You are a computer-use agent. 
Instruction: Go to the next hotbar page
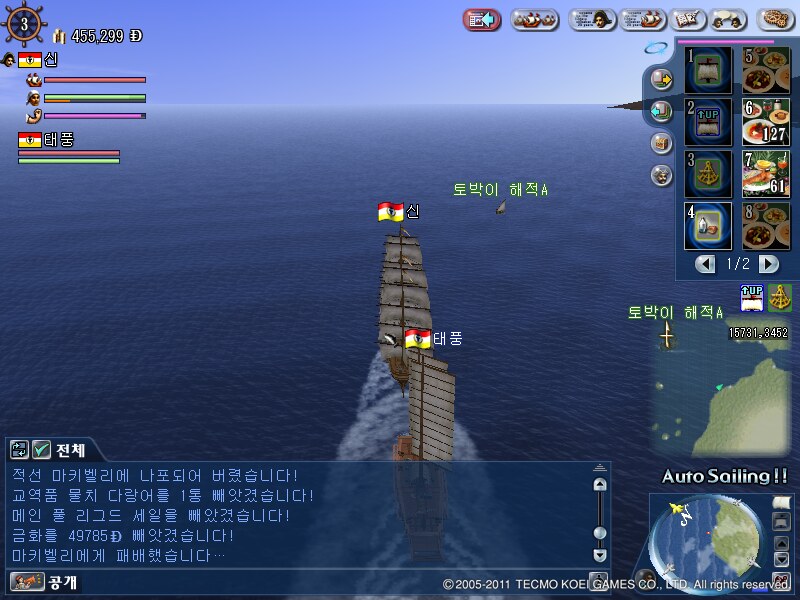768,264
